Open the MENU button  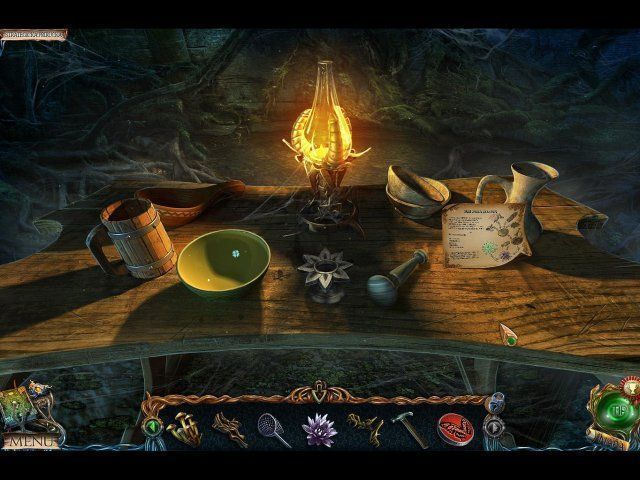[x=29, y=440]
